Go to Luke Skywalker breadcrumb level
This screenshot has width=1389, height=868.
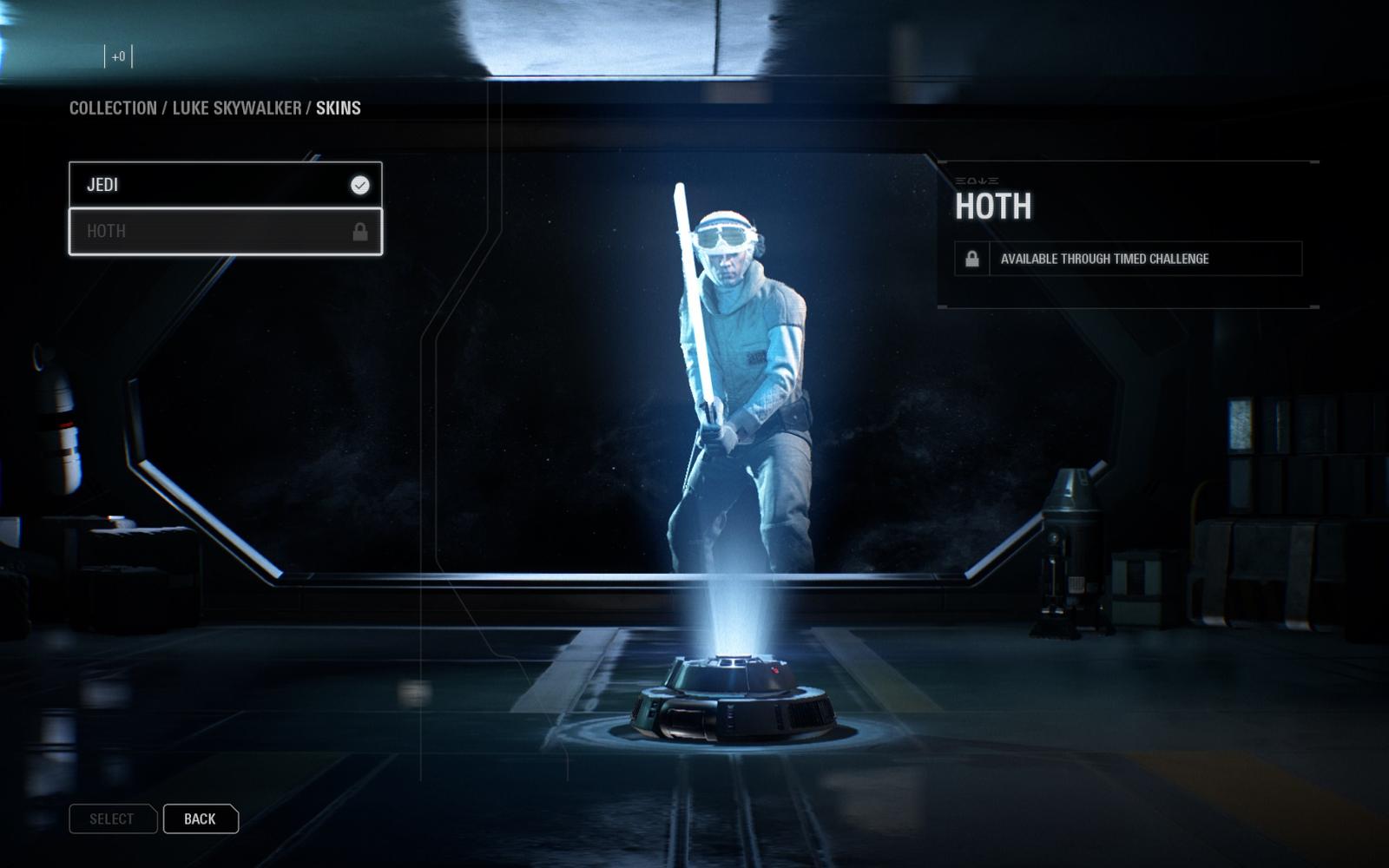click(236, 108)
